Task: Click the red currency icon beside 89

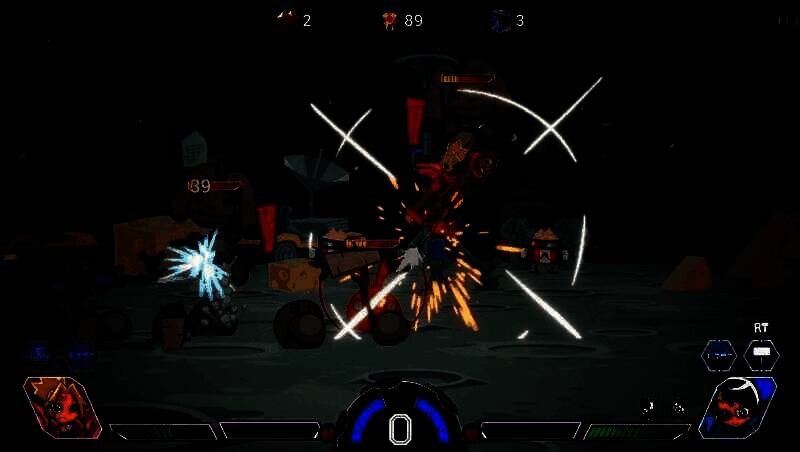Action: tap(389, 20)
